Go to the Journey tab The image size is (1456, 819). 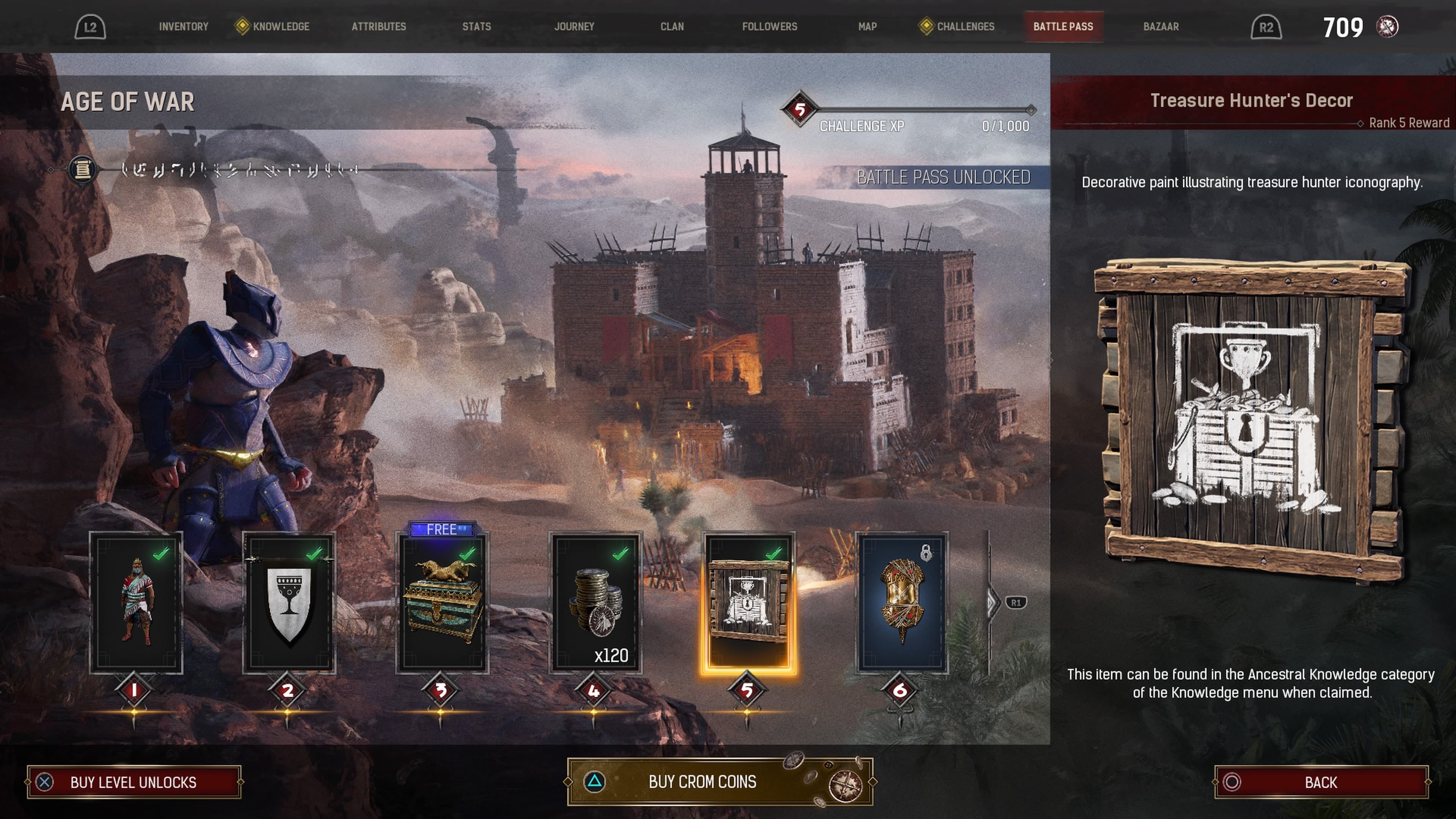(574, 27)
